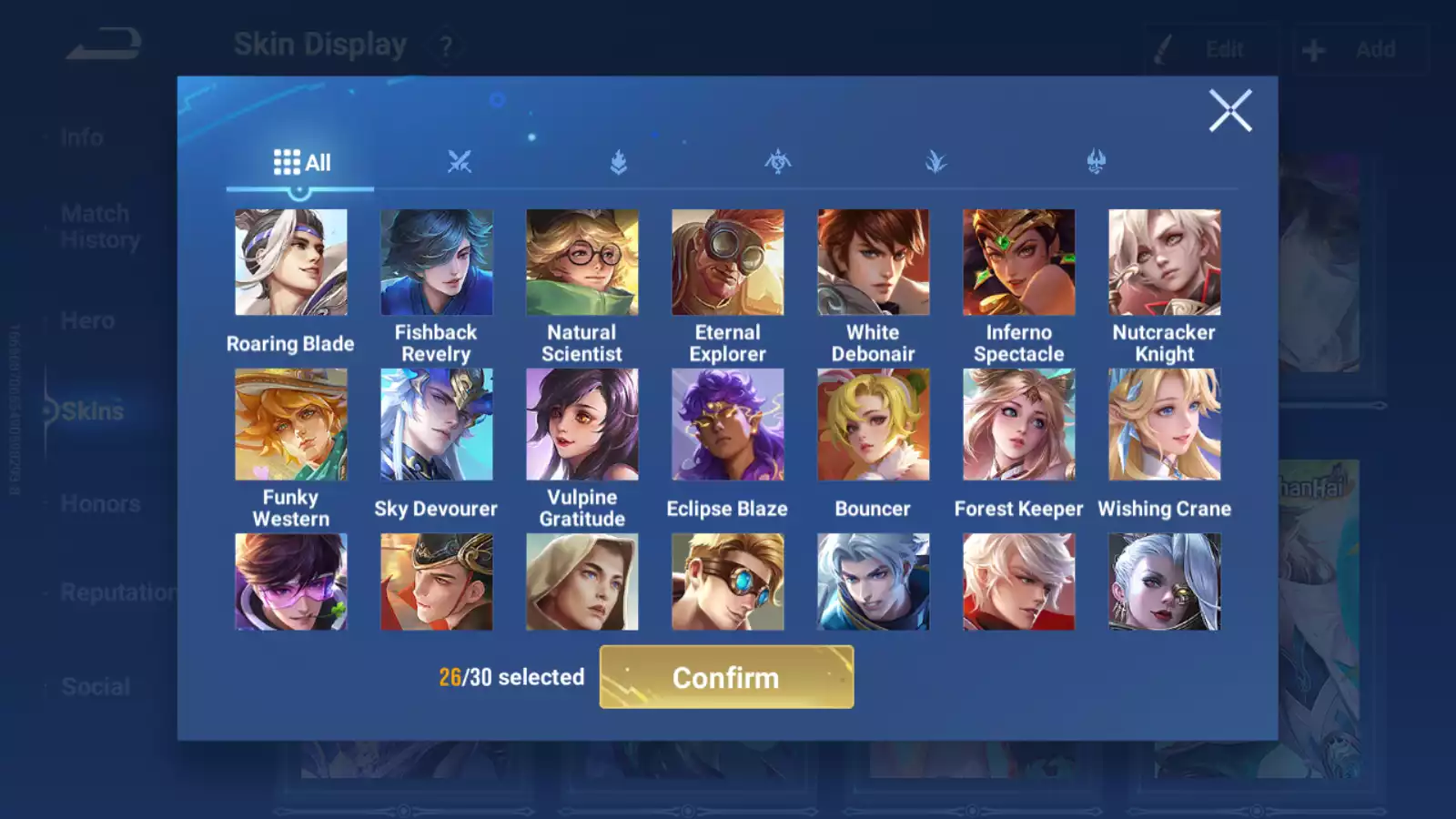Pick the Nutcracker Knight skin
Screen dimensions: 1456x819
pyautogui.click(x=1164, y=262)
